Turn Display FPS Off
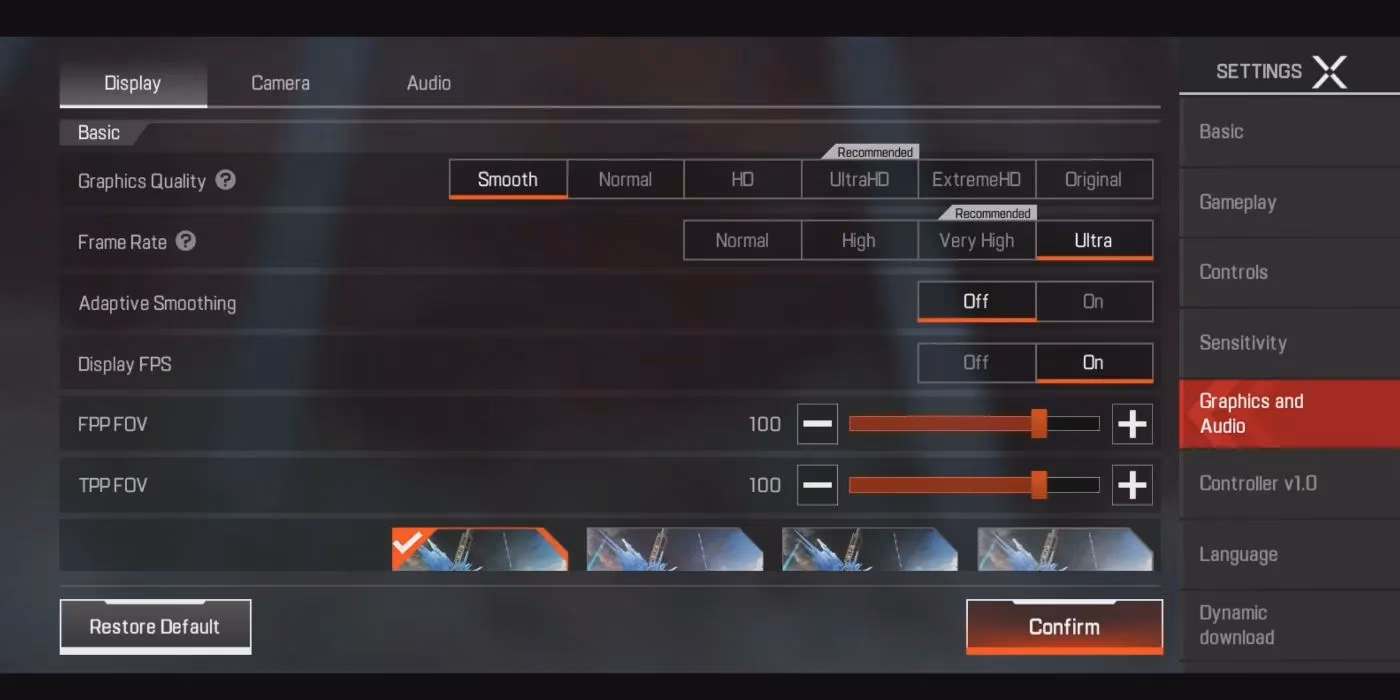 tap(976, 363)
